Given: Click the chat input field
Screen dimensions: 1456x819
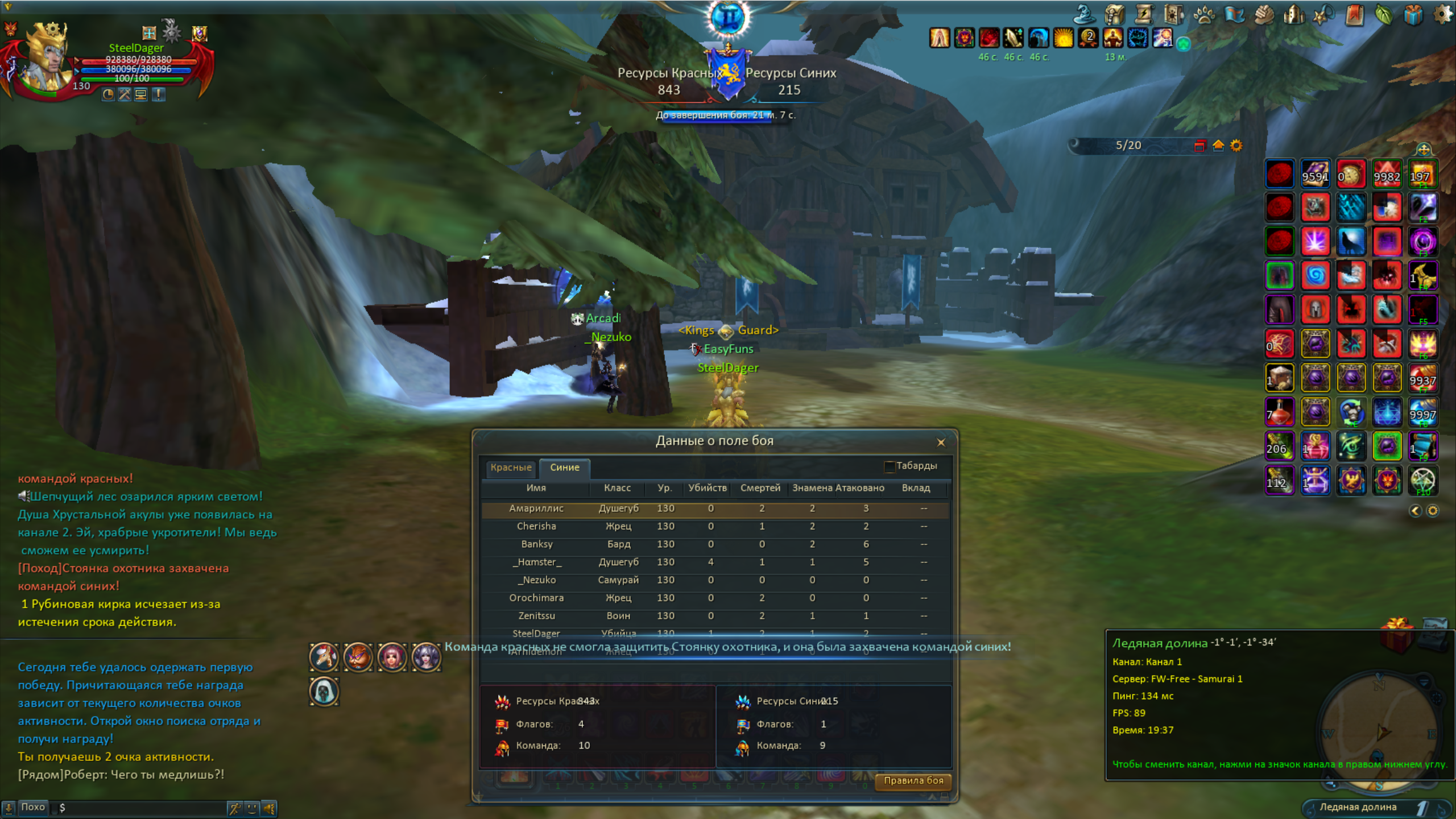Looking at the screenshot, I should [142, 808].
